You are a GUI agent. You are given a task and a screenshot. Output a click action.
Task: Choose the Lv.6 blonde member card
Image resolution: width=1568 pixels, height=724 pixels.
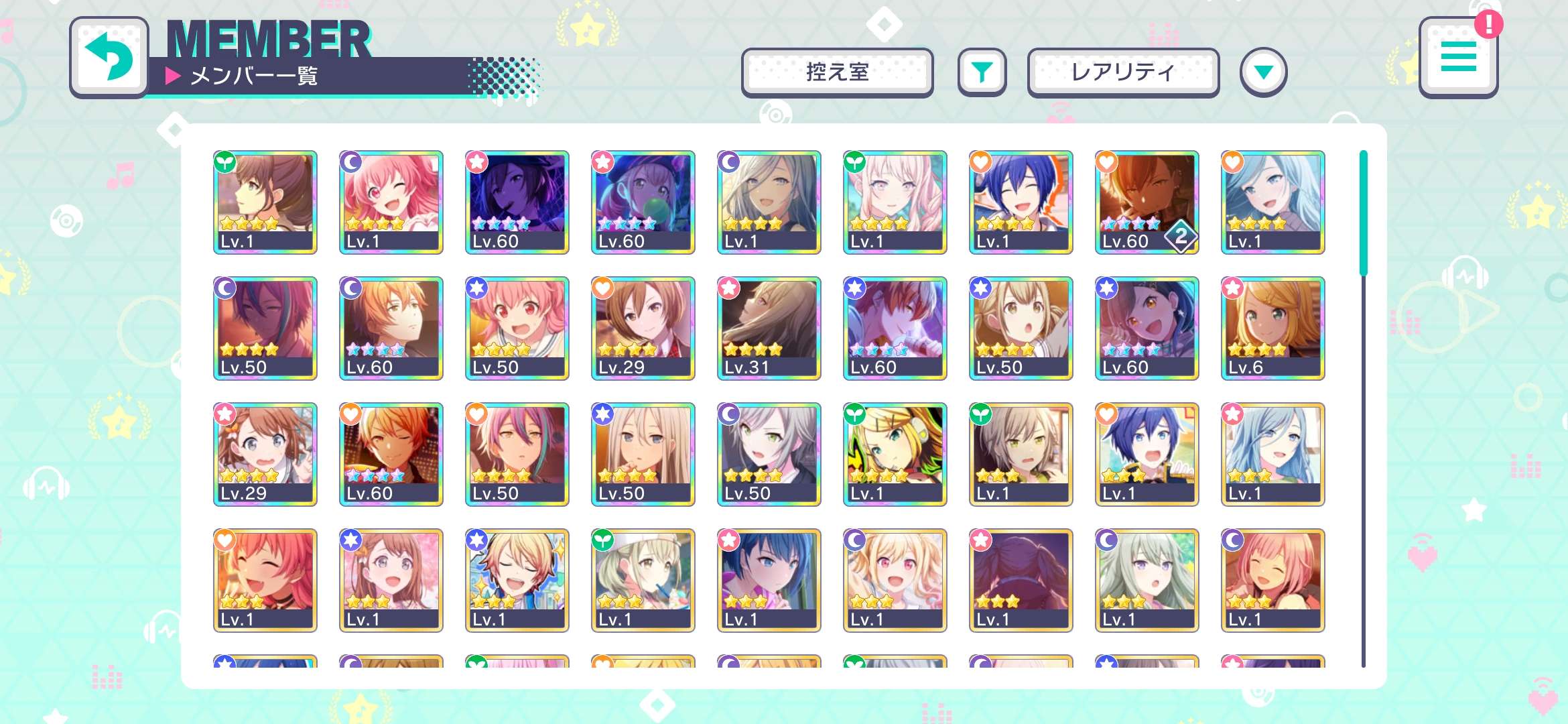1272,328
